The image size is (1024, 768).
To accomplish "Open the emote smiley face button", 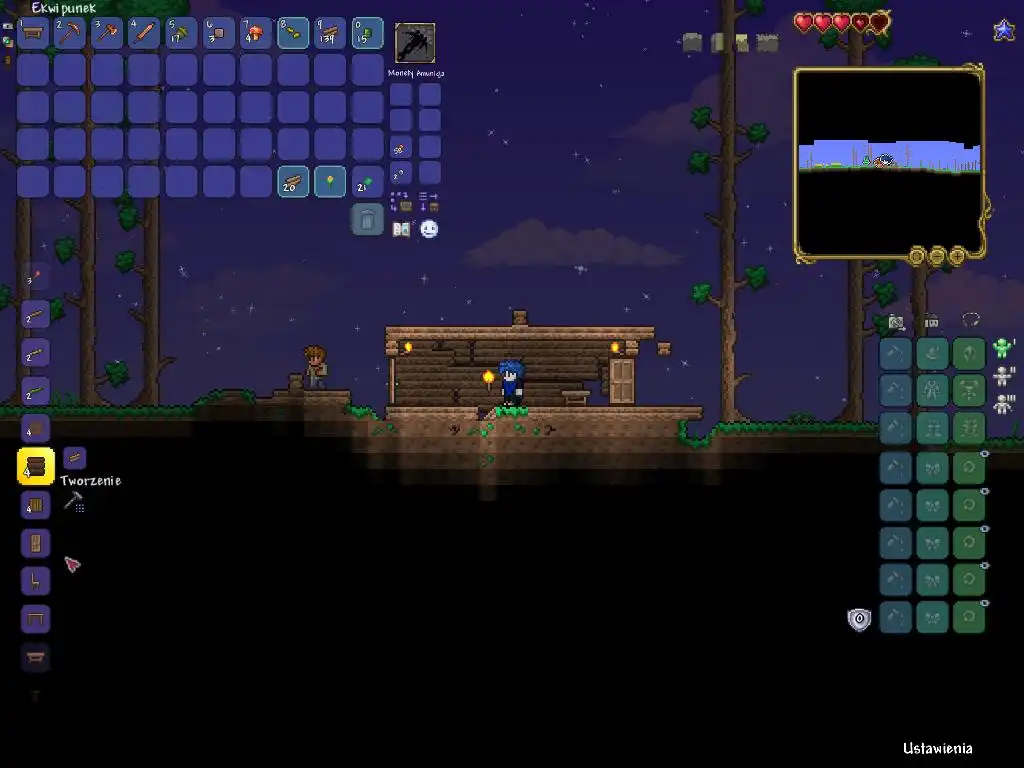I will coord(429,229).
